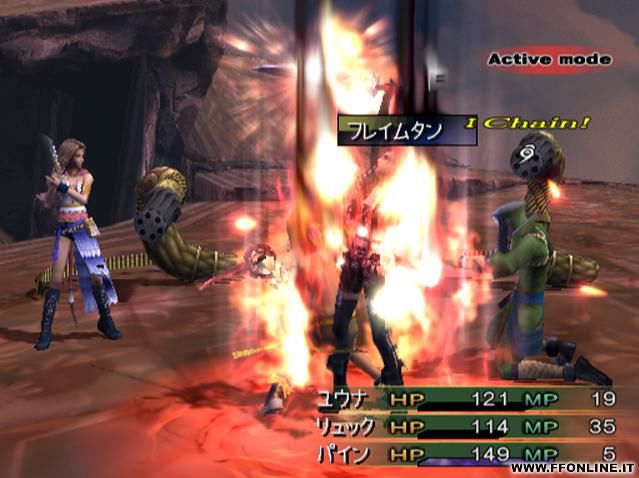This screenshot has height=478, width=639.
Task: Click the Active mode indicator
Action: [548, 60]
